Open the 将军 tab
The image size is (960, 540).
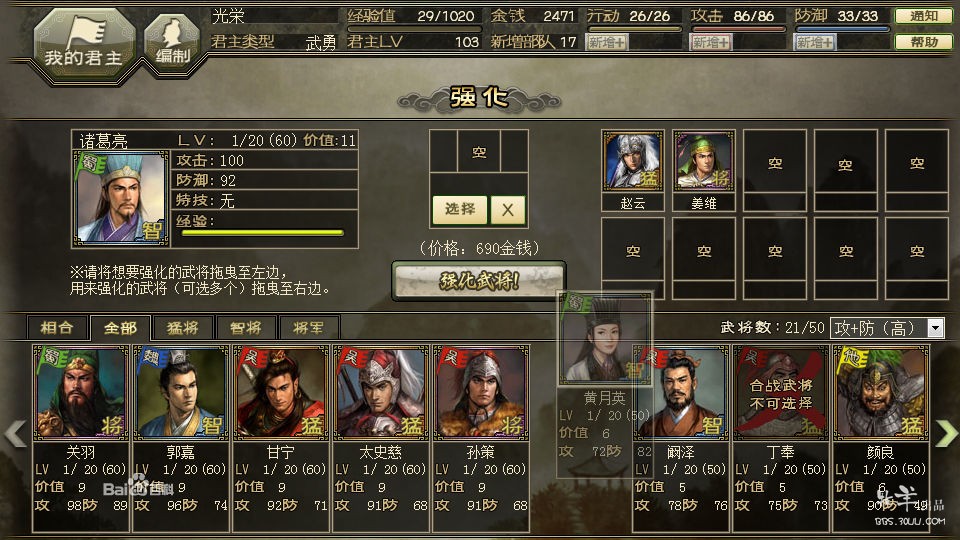[309, 327]
